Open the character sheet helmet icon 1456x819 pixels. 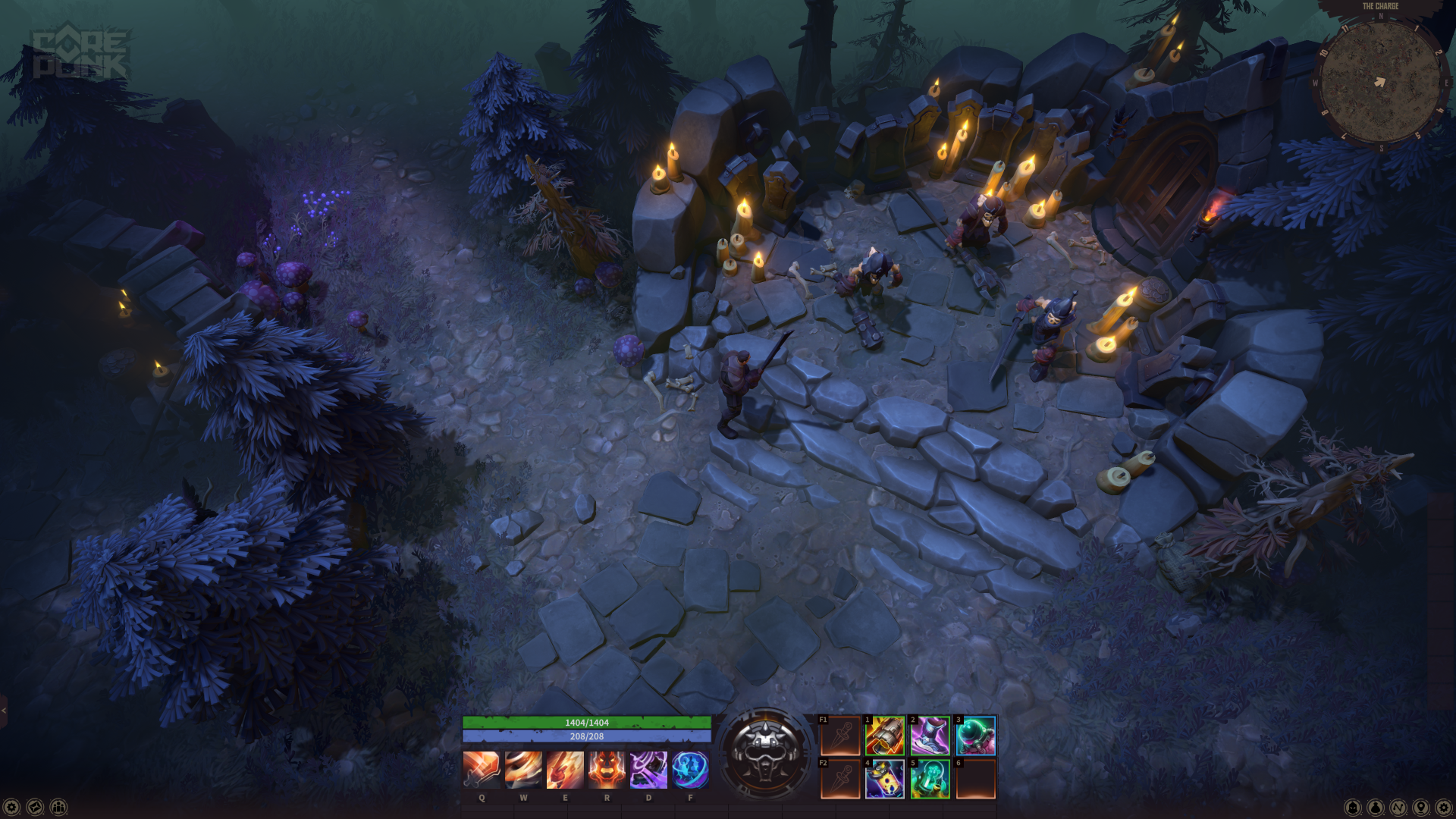pyautogui.click(x=1353, y=808)
